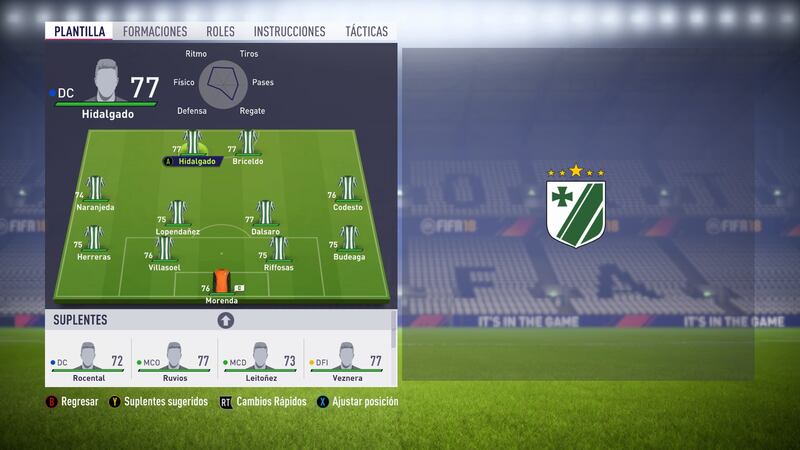
Task: Go to the Tácticas tab
Action: click(366, 31)
